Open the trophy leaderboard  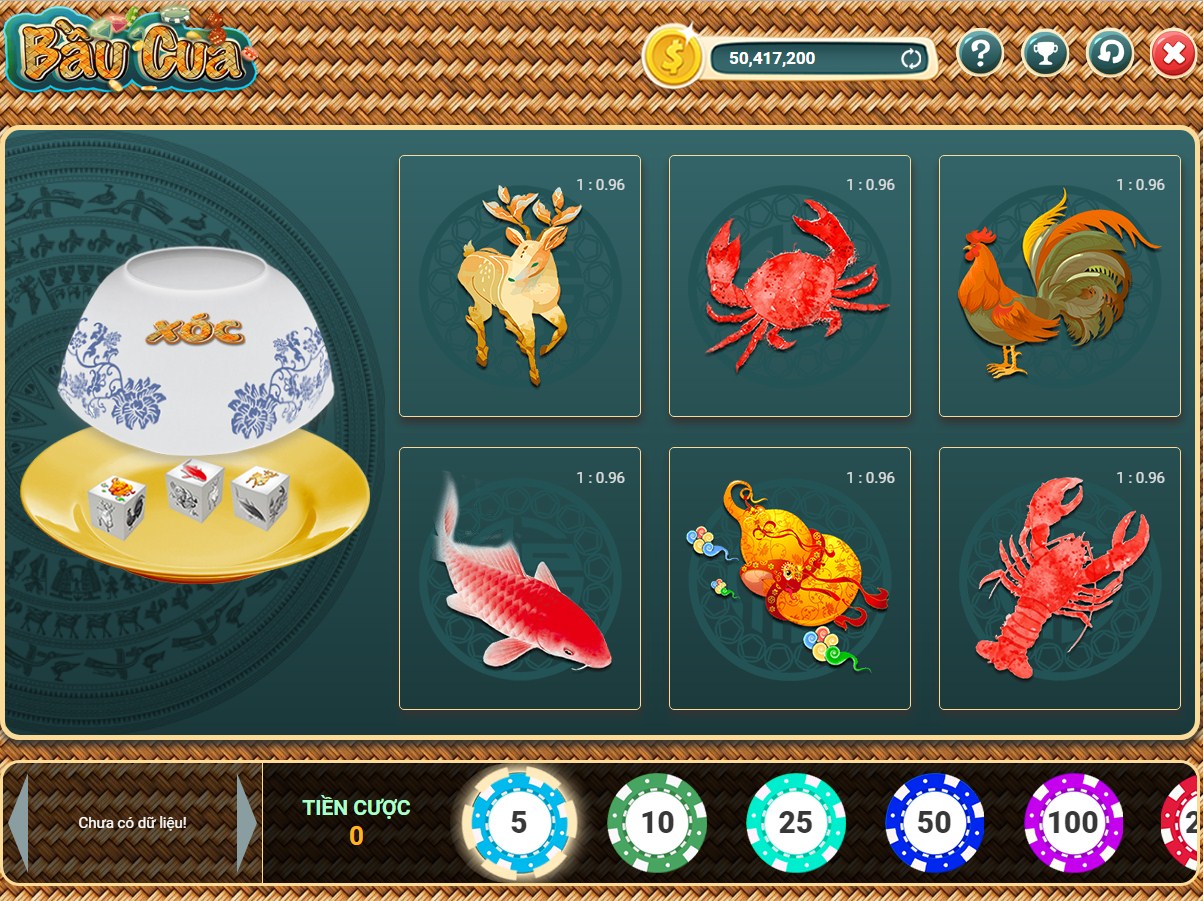click(1045, 53)
